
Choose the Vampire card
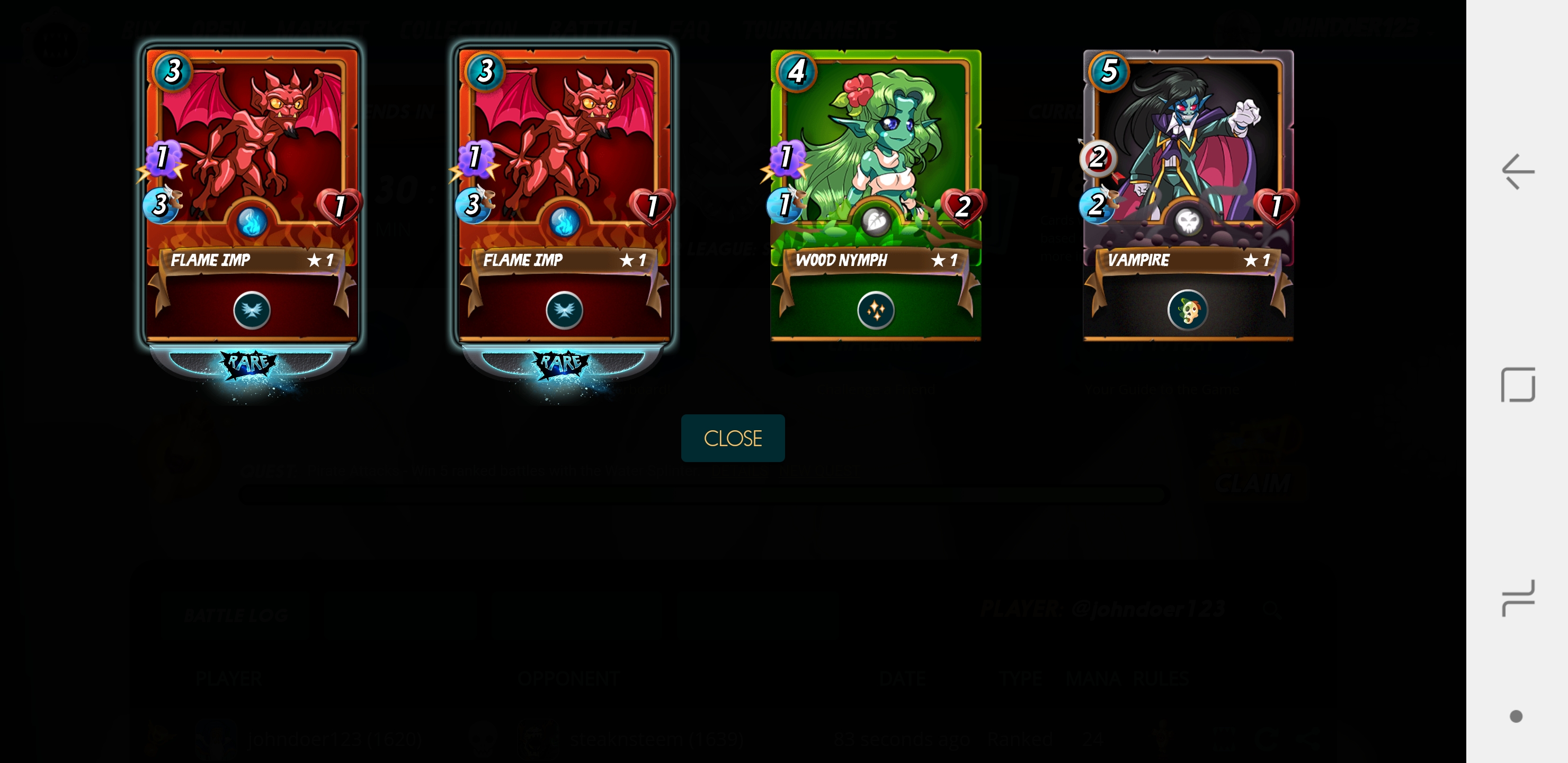[x=1188, y=195]
